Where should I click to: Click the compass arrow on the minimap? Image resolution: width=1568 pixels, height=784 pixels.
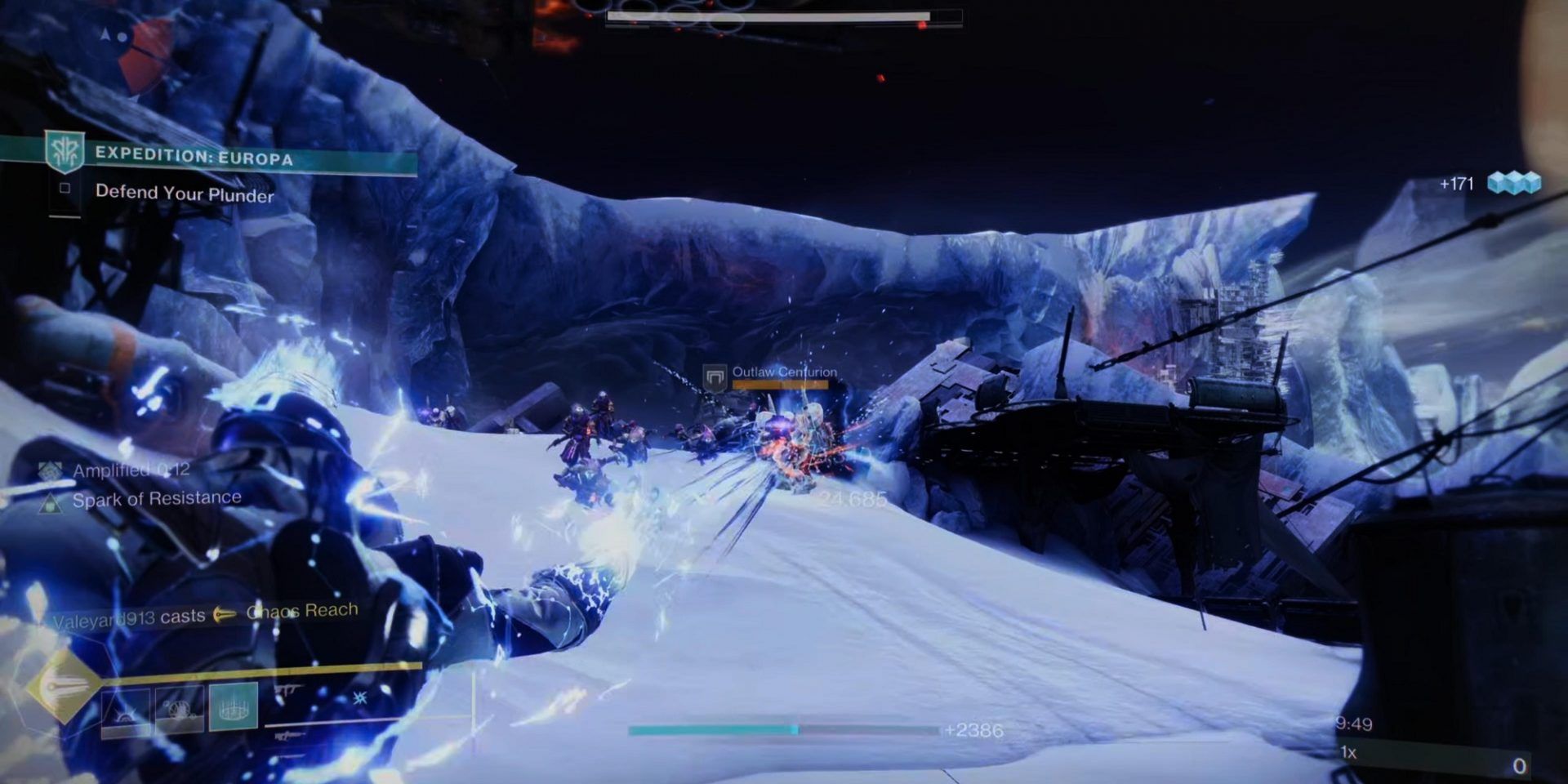click(105, 36)
